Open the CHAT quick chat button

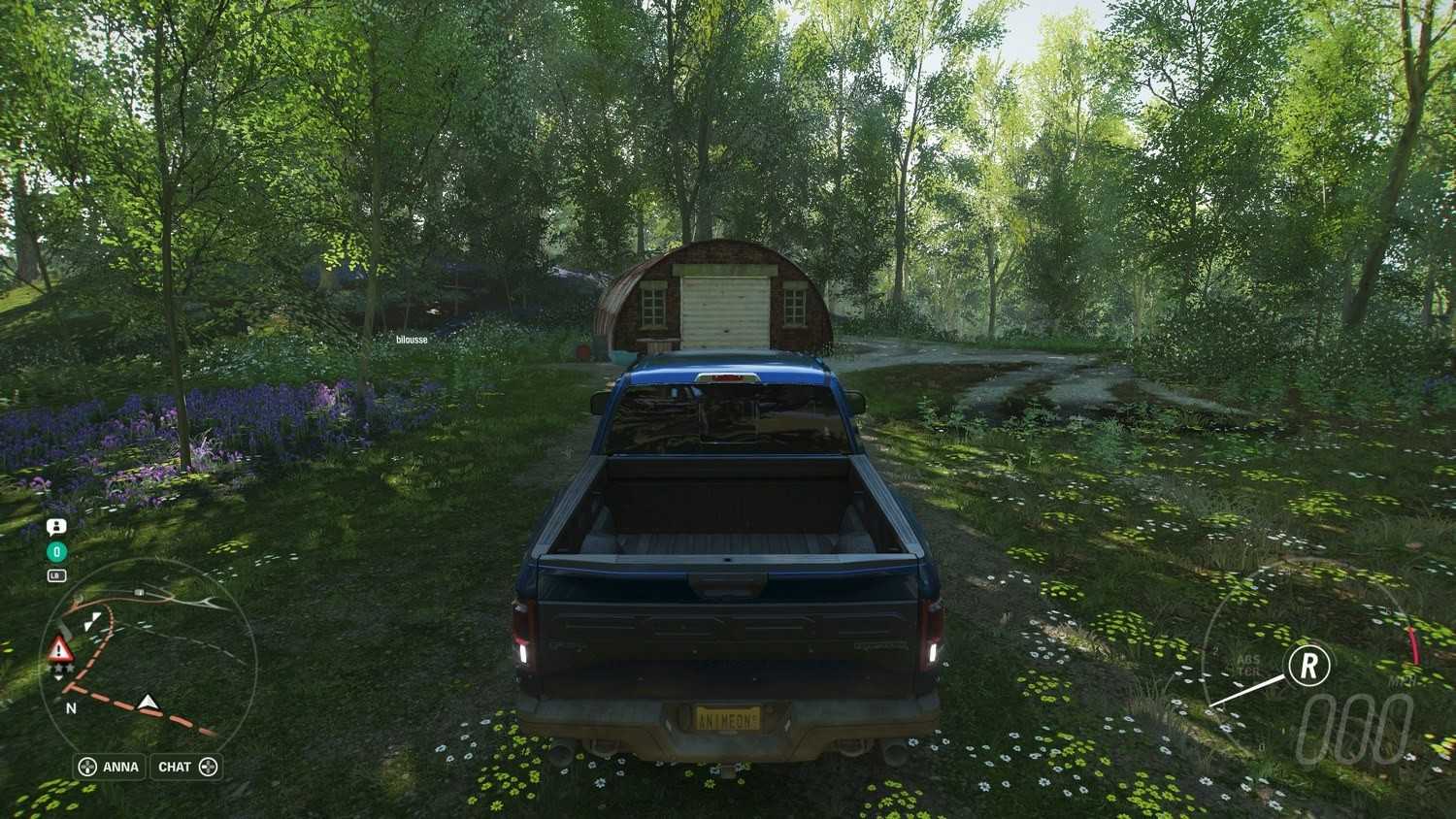coord(186,767)
